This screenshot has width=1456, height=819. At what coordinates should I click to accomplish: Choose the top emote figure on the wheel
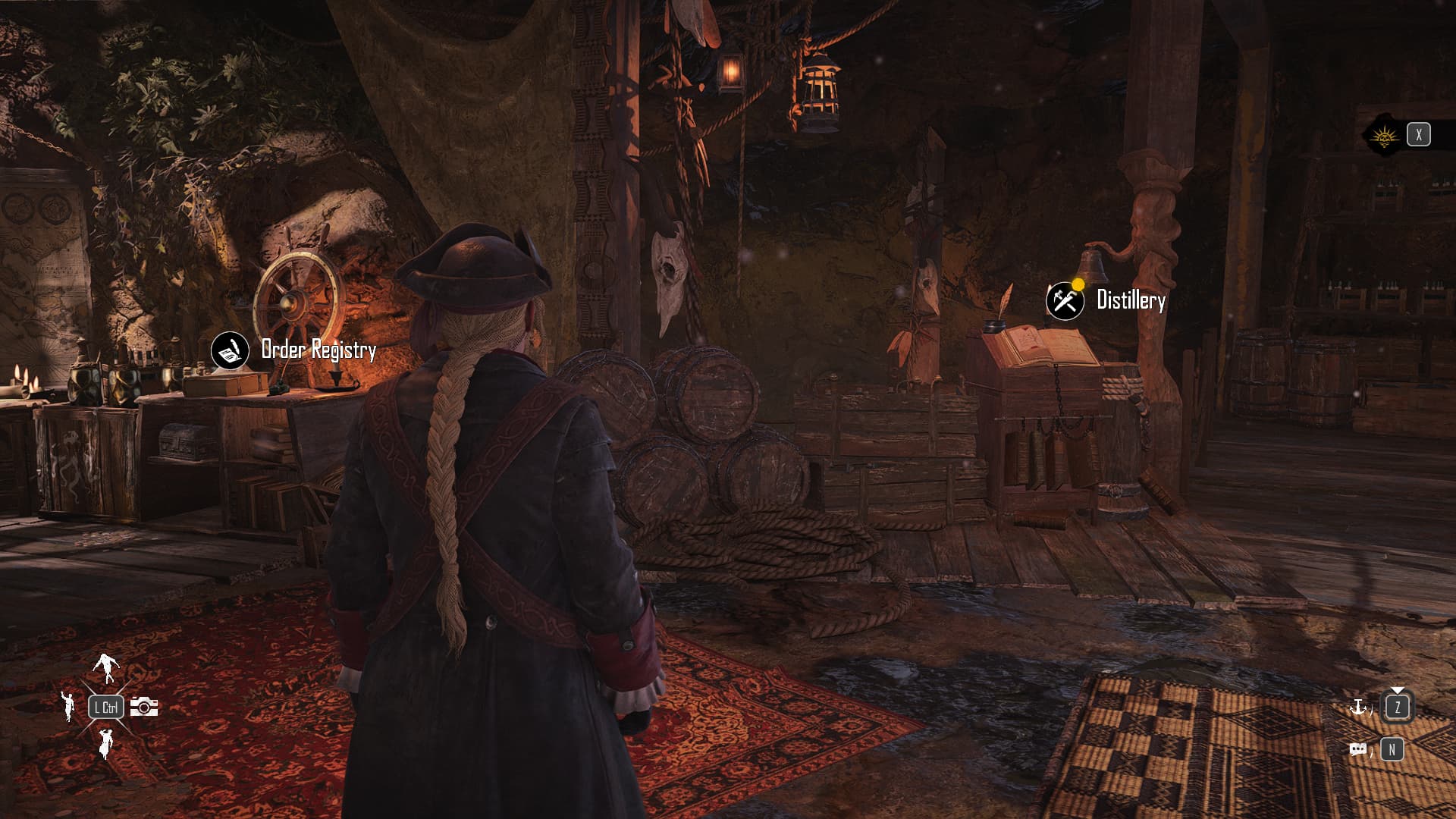point(106,666)
